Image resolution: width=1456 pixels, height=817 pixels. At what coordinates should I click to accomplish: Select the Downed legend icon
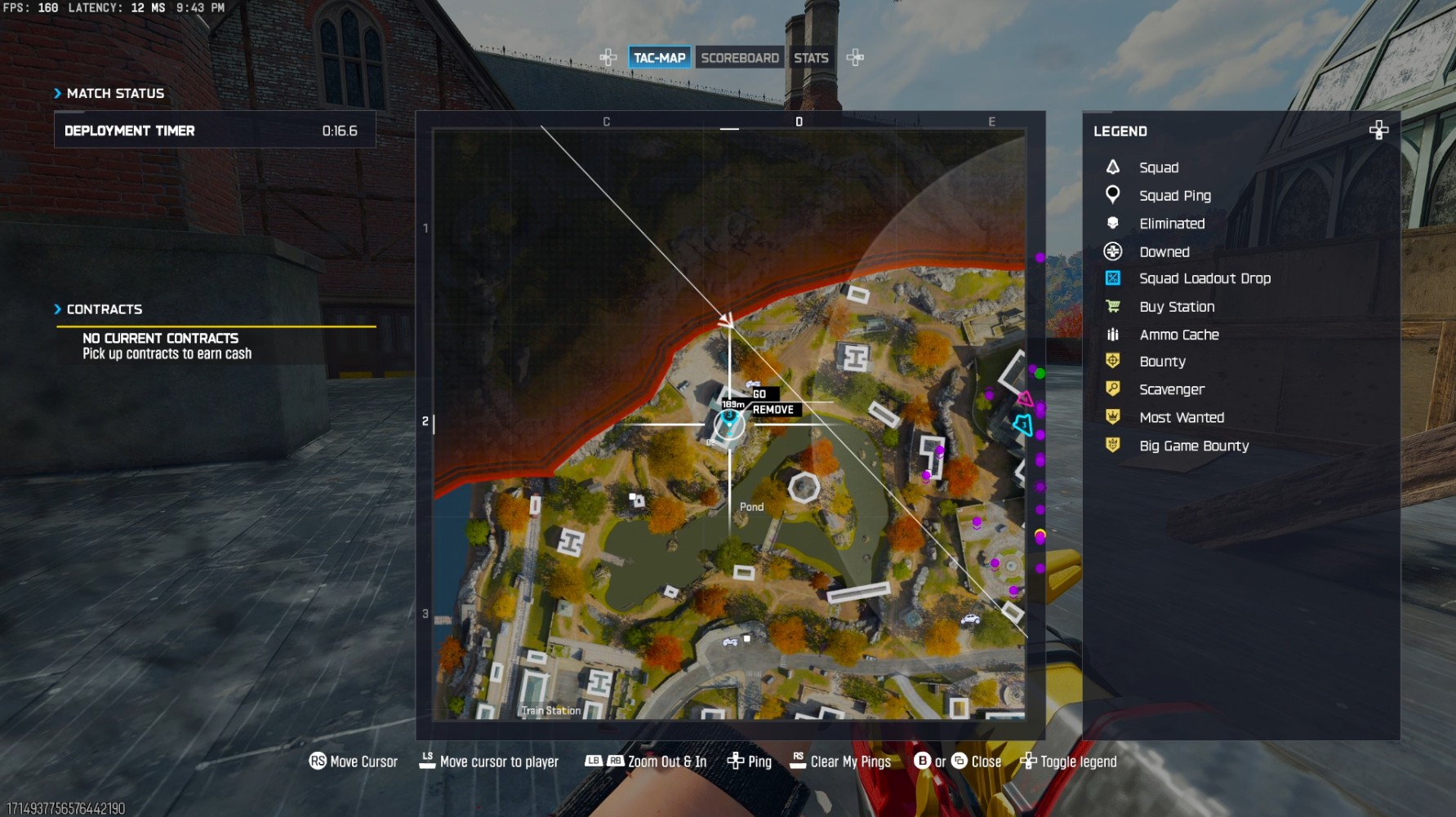(1114, 251)
